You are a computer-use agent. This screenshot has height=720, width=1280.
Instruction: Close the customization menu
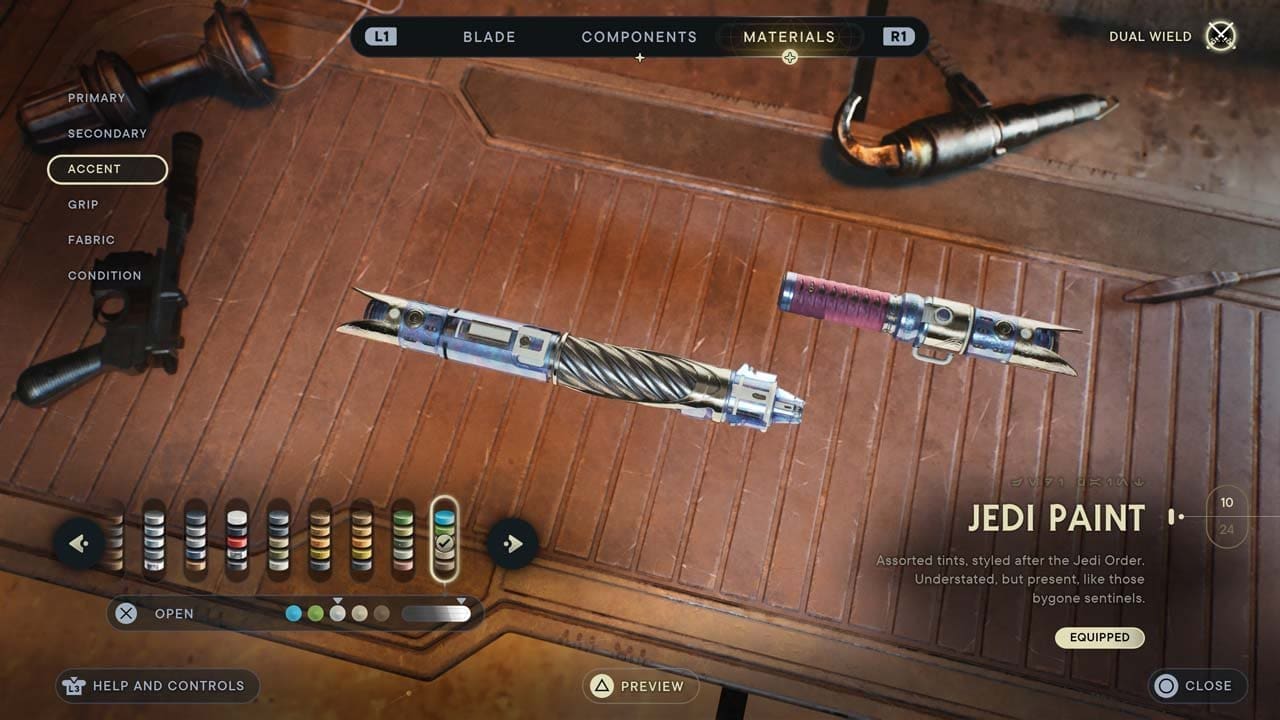[1197, 686]
